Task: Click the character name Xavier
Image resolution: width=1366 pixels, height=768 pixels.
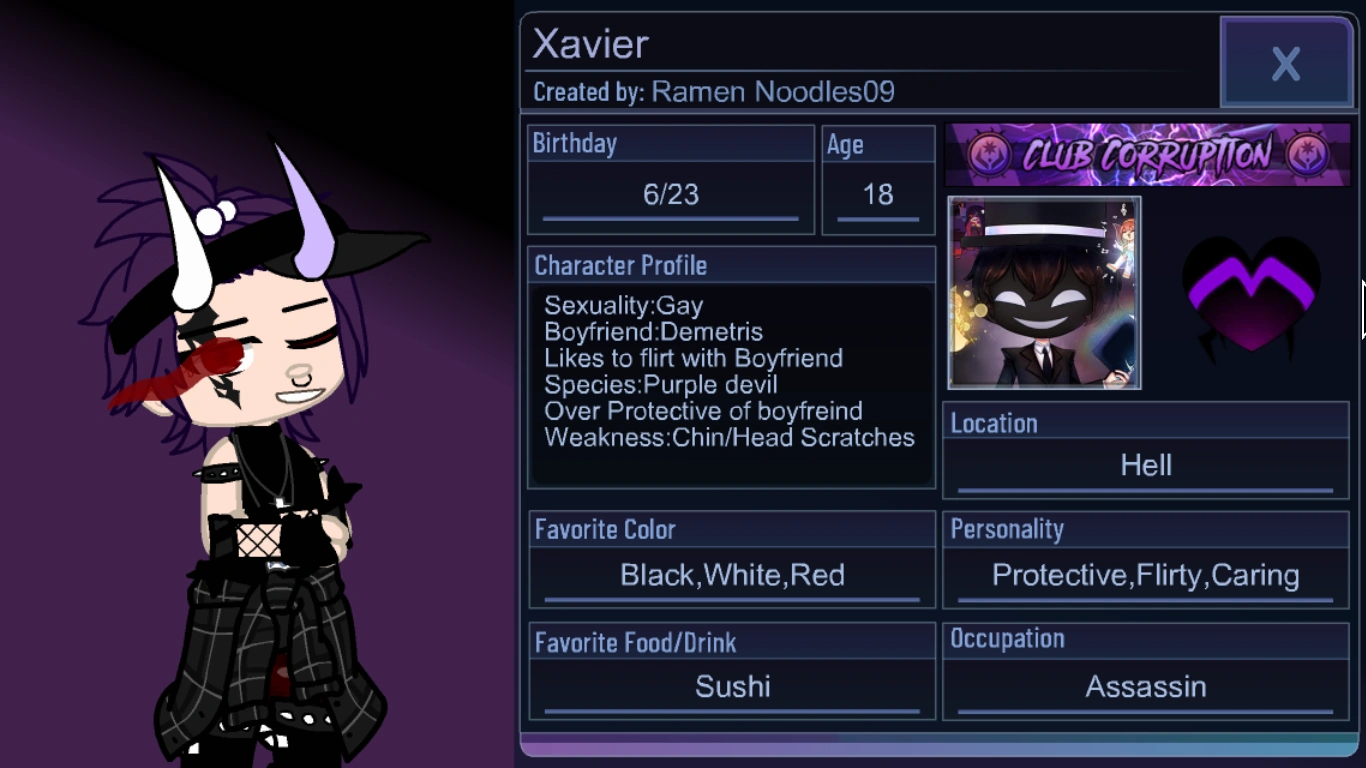Action: click(588, 44)
